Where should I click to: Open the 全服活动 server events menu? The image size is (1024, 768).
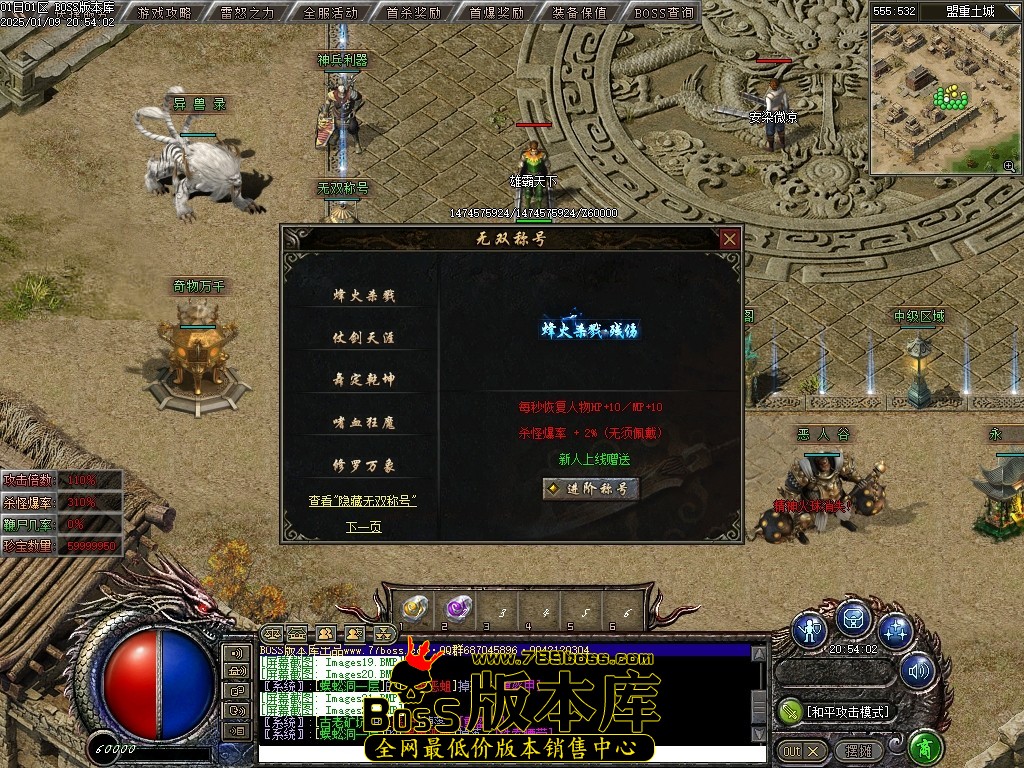pos(330,13)
